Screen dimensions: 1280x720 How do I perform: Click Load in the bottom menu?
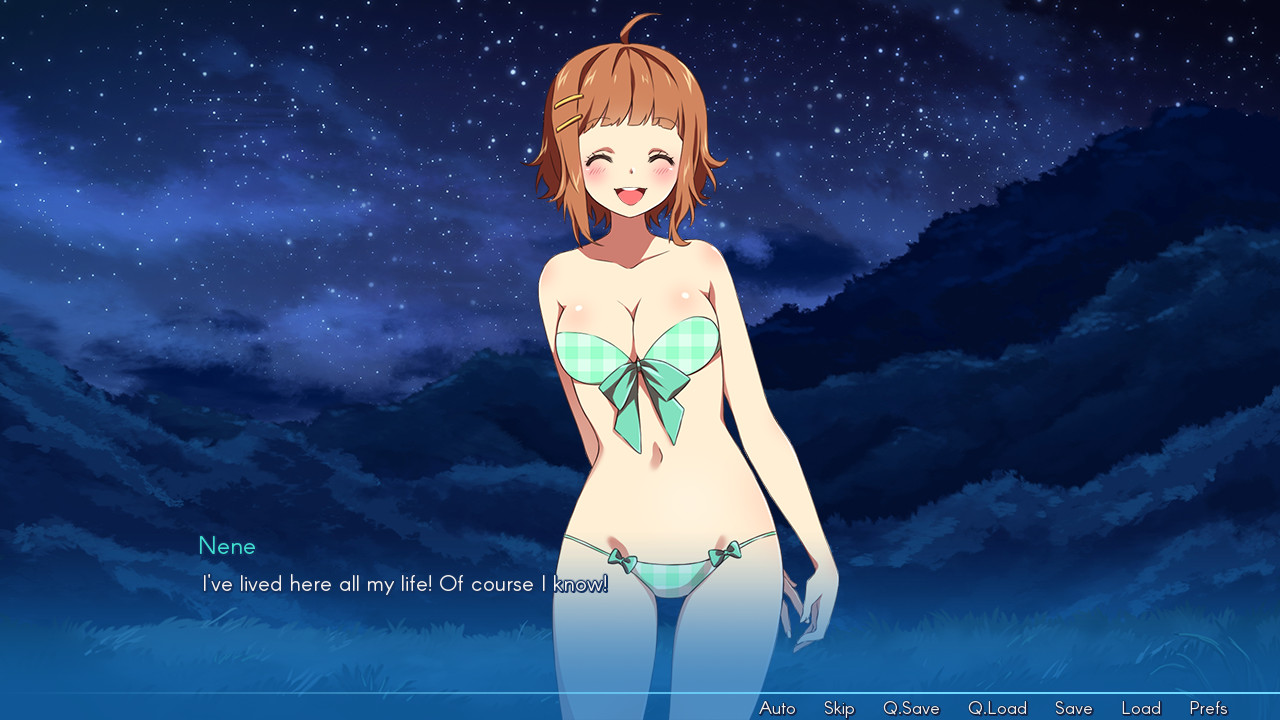(x=1141, y=707)
